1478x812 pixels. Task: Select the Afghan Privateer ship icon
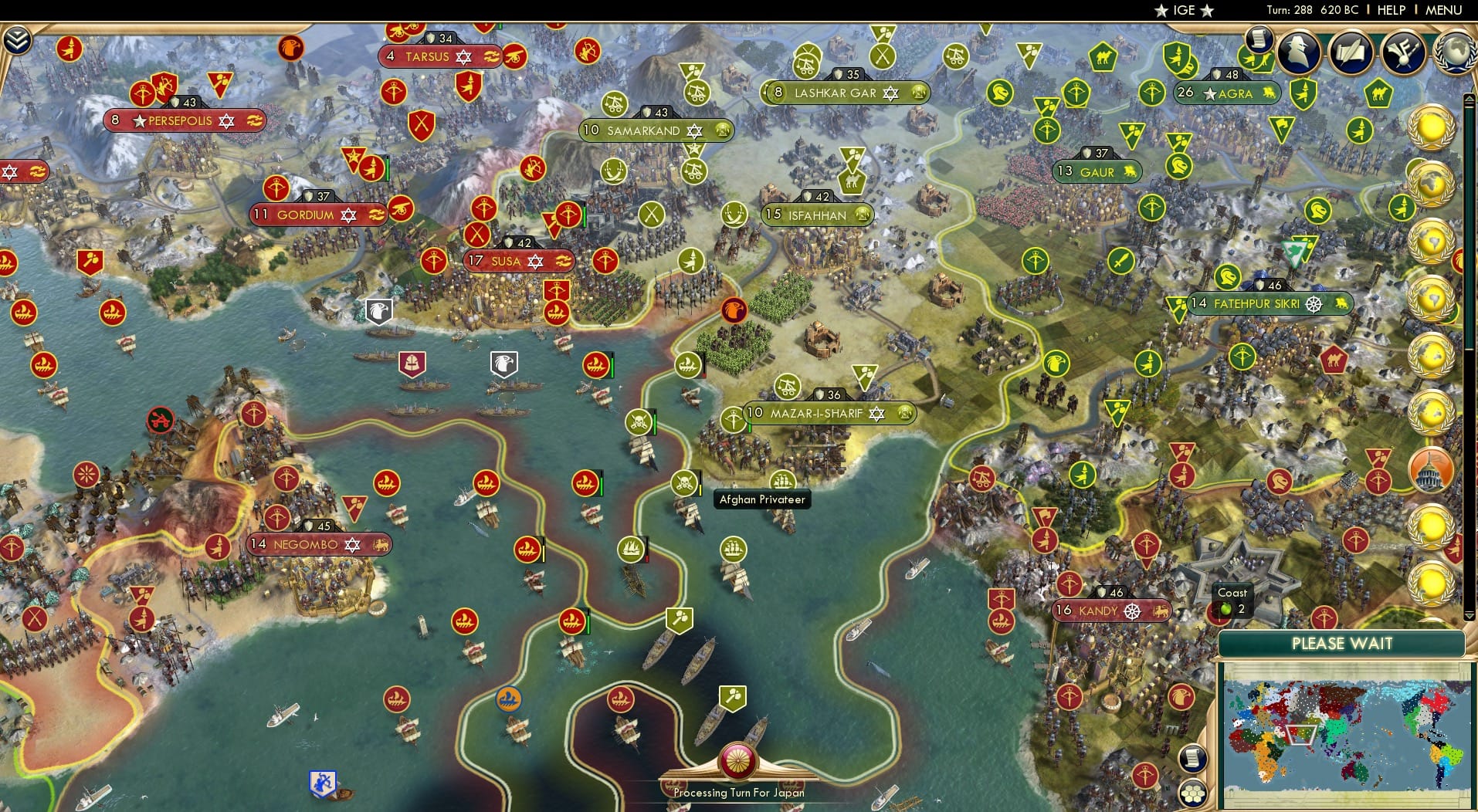point(685,485)
